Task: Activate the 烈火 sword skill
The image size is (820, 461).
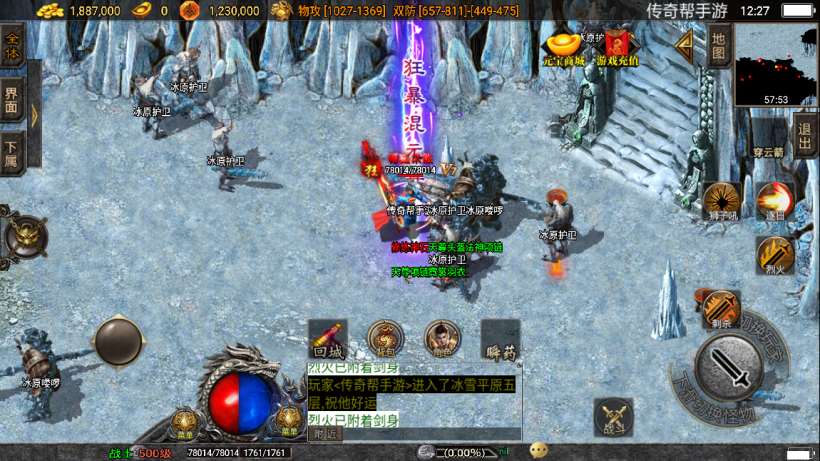Action: pyautogui.click(x=774, y=255)
